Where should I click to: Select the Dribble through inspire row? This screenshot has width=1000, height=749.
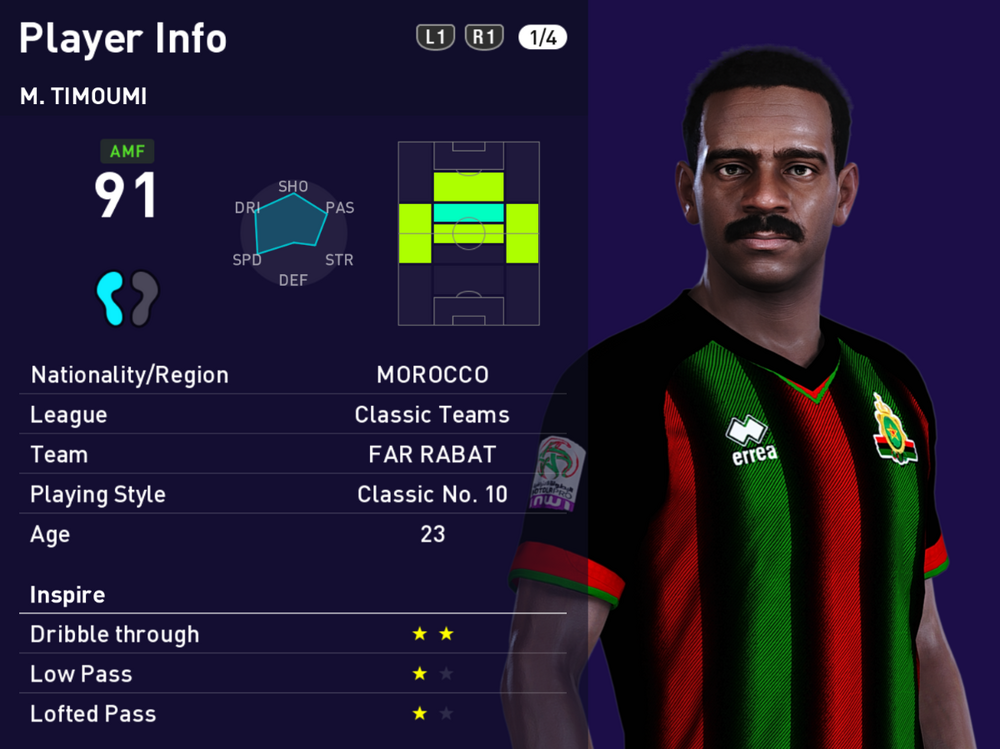point(293,634)
